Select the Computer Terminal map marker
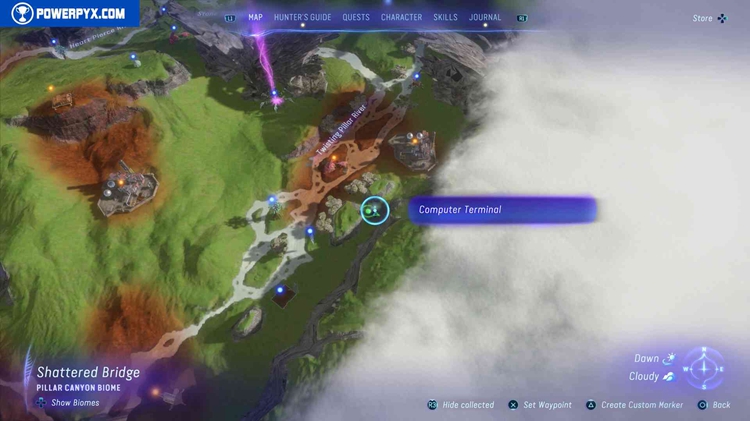Screen dimensions: 750x421 374,210
